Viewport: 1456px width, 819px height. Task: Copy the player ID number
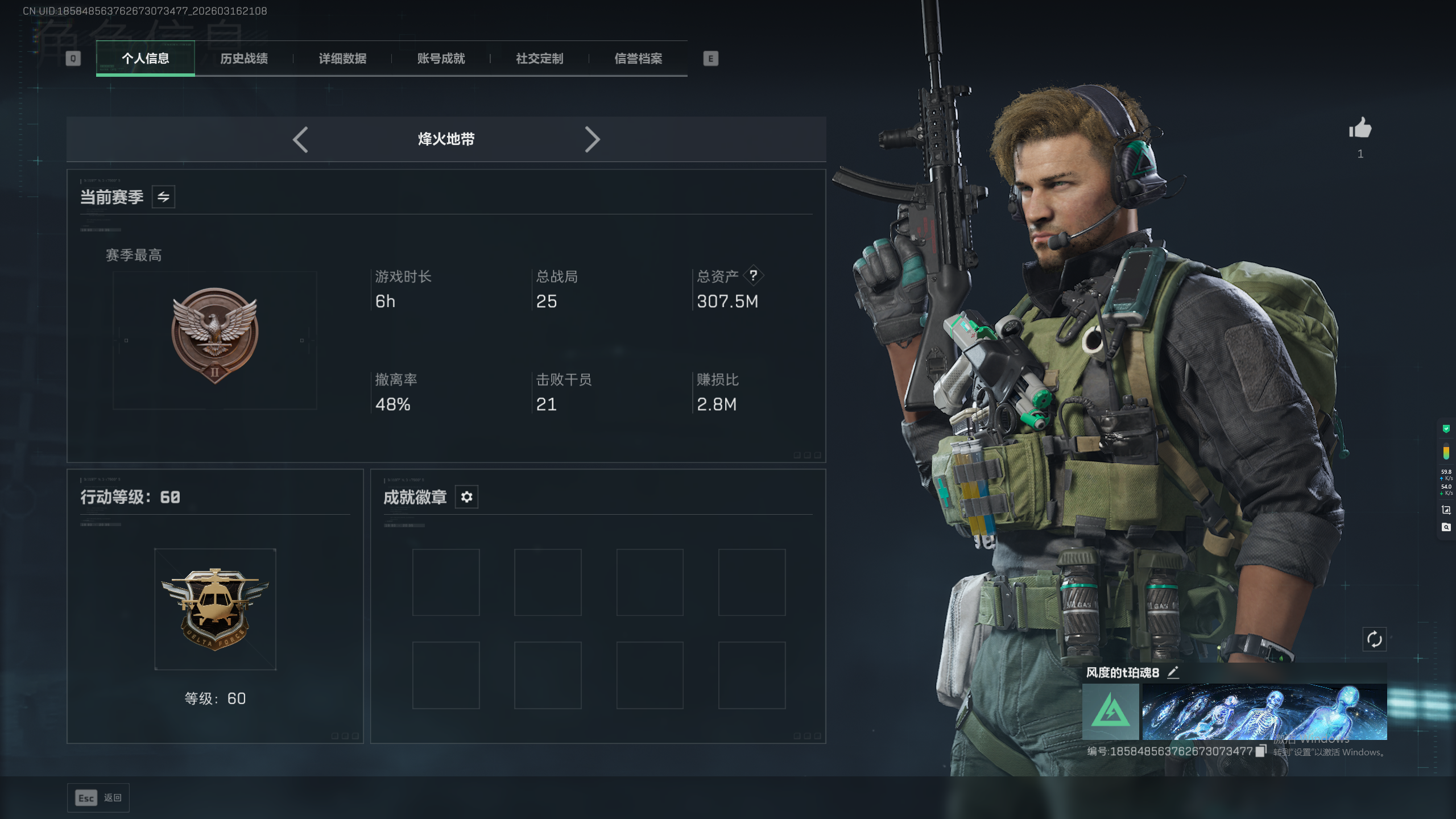[x=1261, y=751]
